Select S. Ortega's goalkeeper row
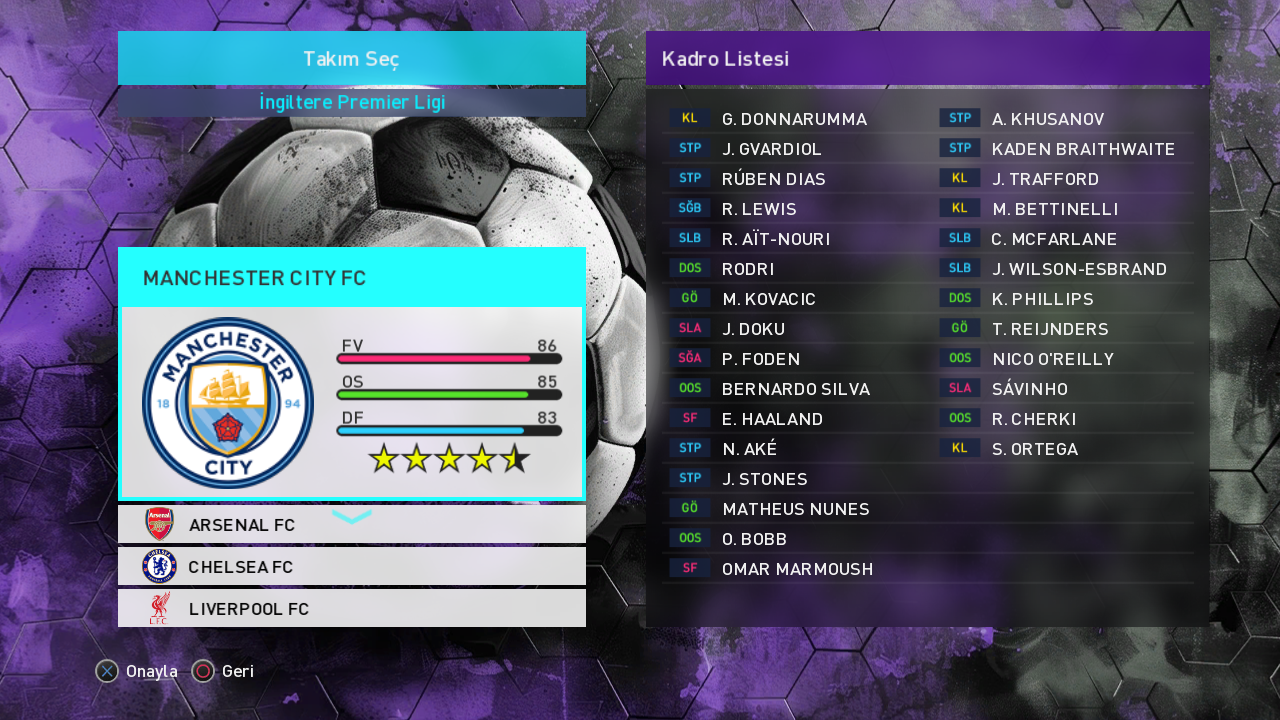The image size is (1280, 720). (1035, 449)
